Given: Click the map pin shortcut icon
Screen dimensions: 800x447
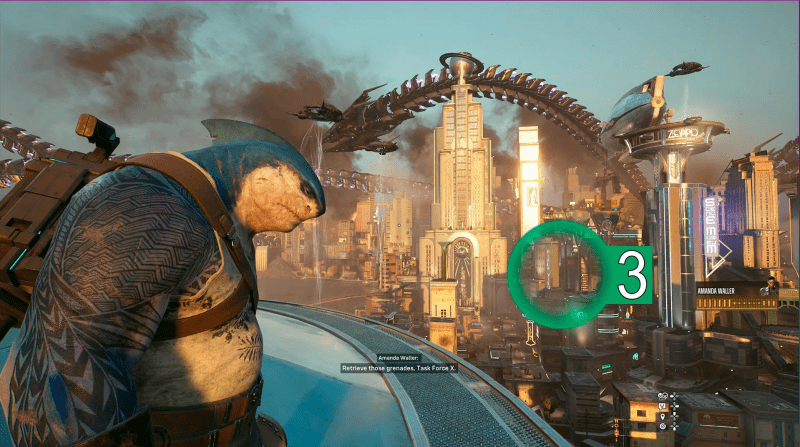Looking at the screenshot, I should [x=662, y=416].
